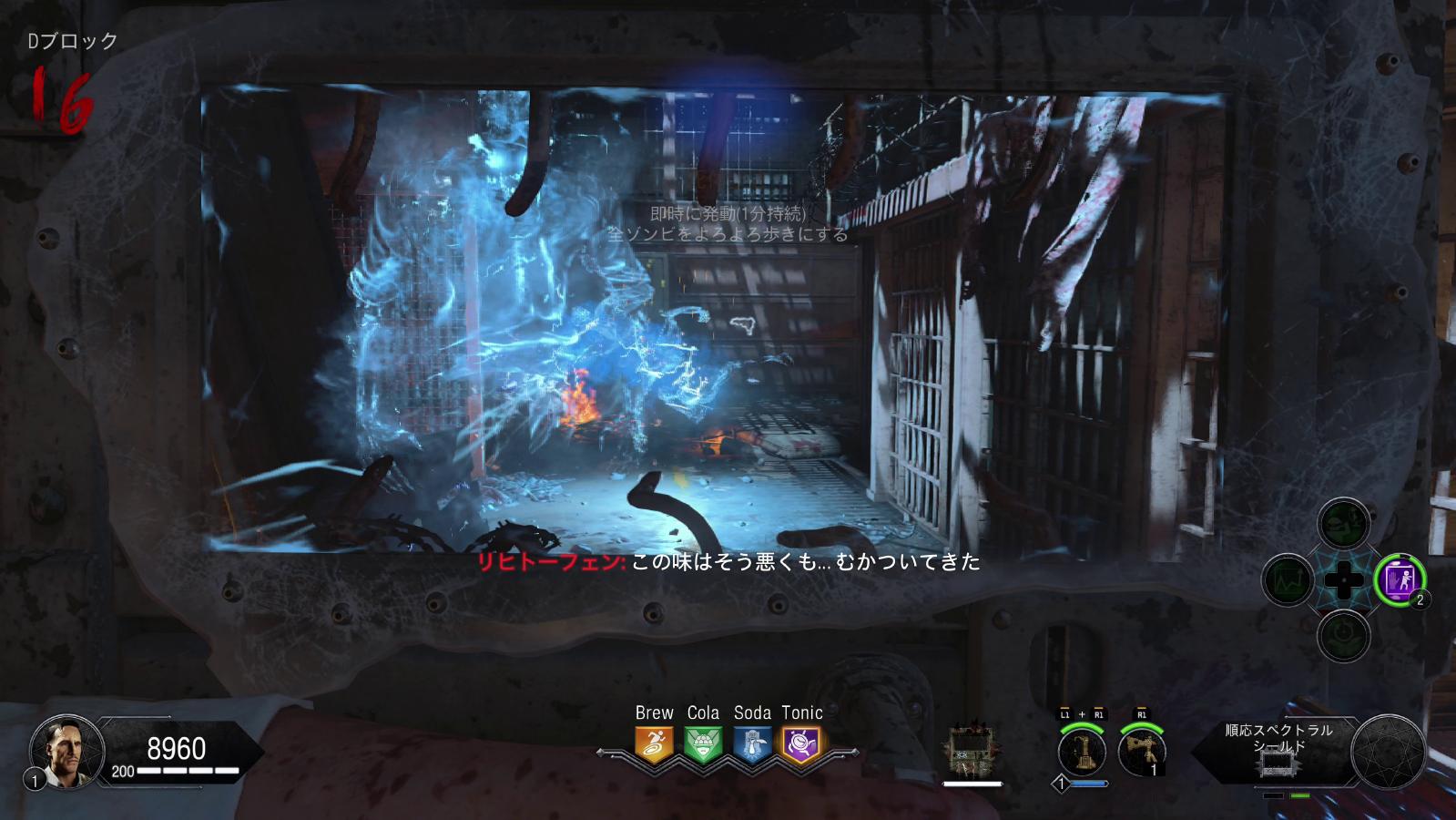Viewport: 1456px width, 820px height.
Task: Select the purple Tonic perk icon
Action: click(x=801, y=744)
